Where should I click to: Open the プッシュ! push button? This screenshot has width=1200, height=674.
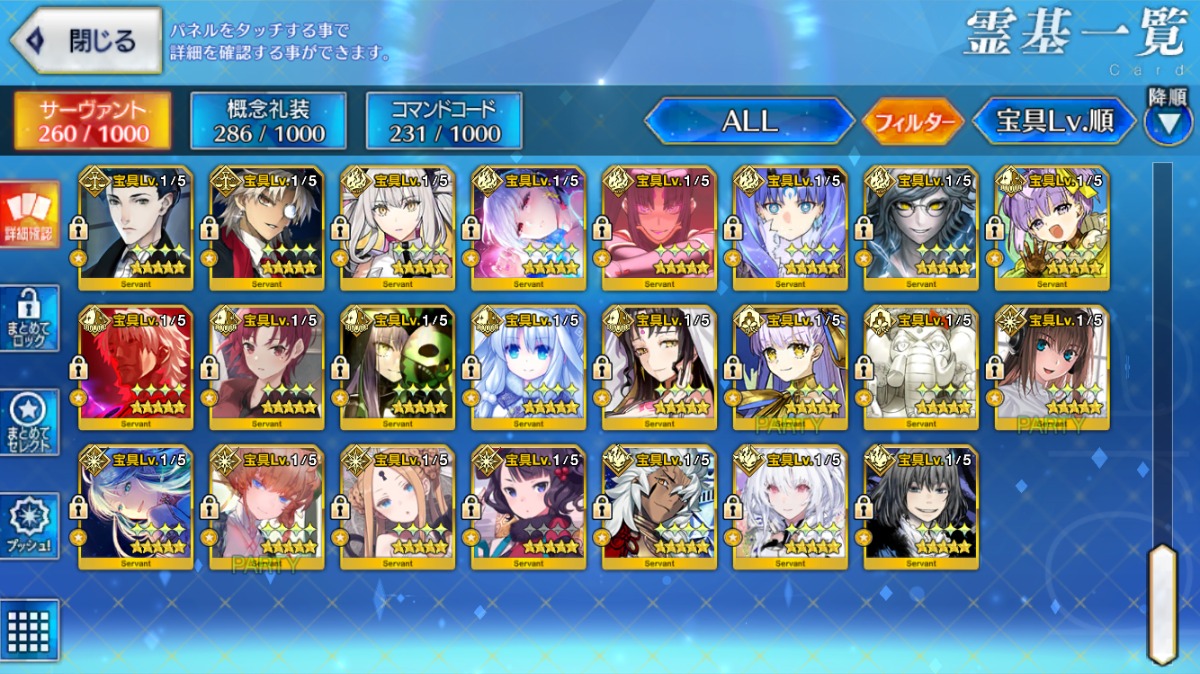pyautogui.click(x=29, y=526)
